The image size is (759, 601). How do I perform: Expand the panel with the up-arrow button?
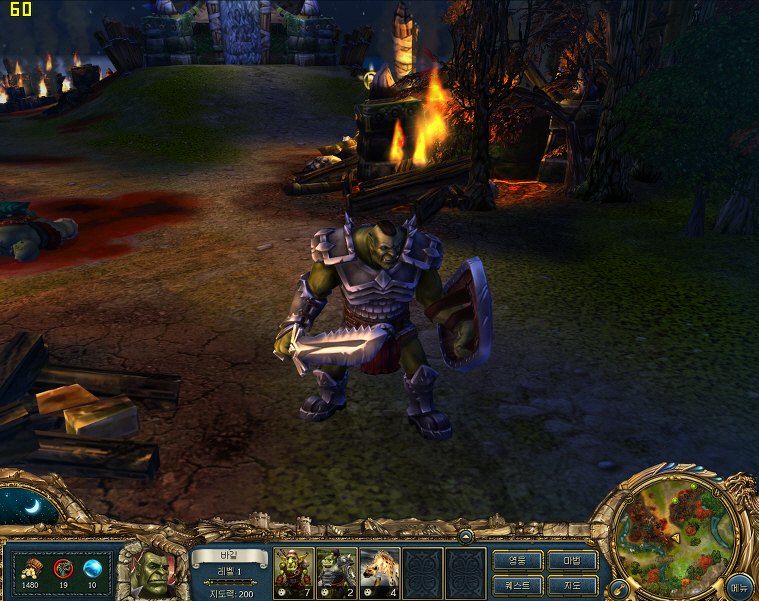466,535
